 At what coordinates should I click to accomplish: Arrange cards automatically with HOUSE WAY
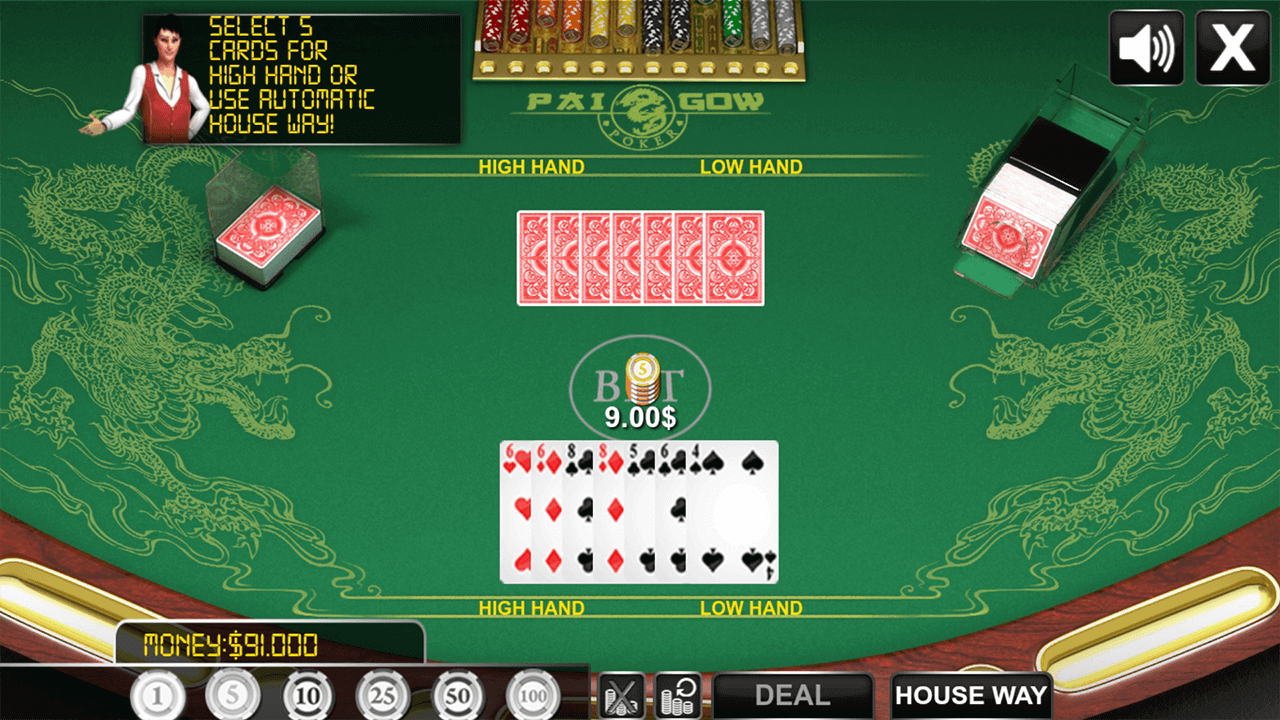click(970, 695)
